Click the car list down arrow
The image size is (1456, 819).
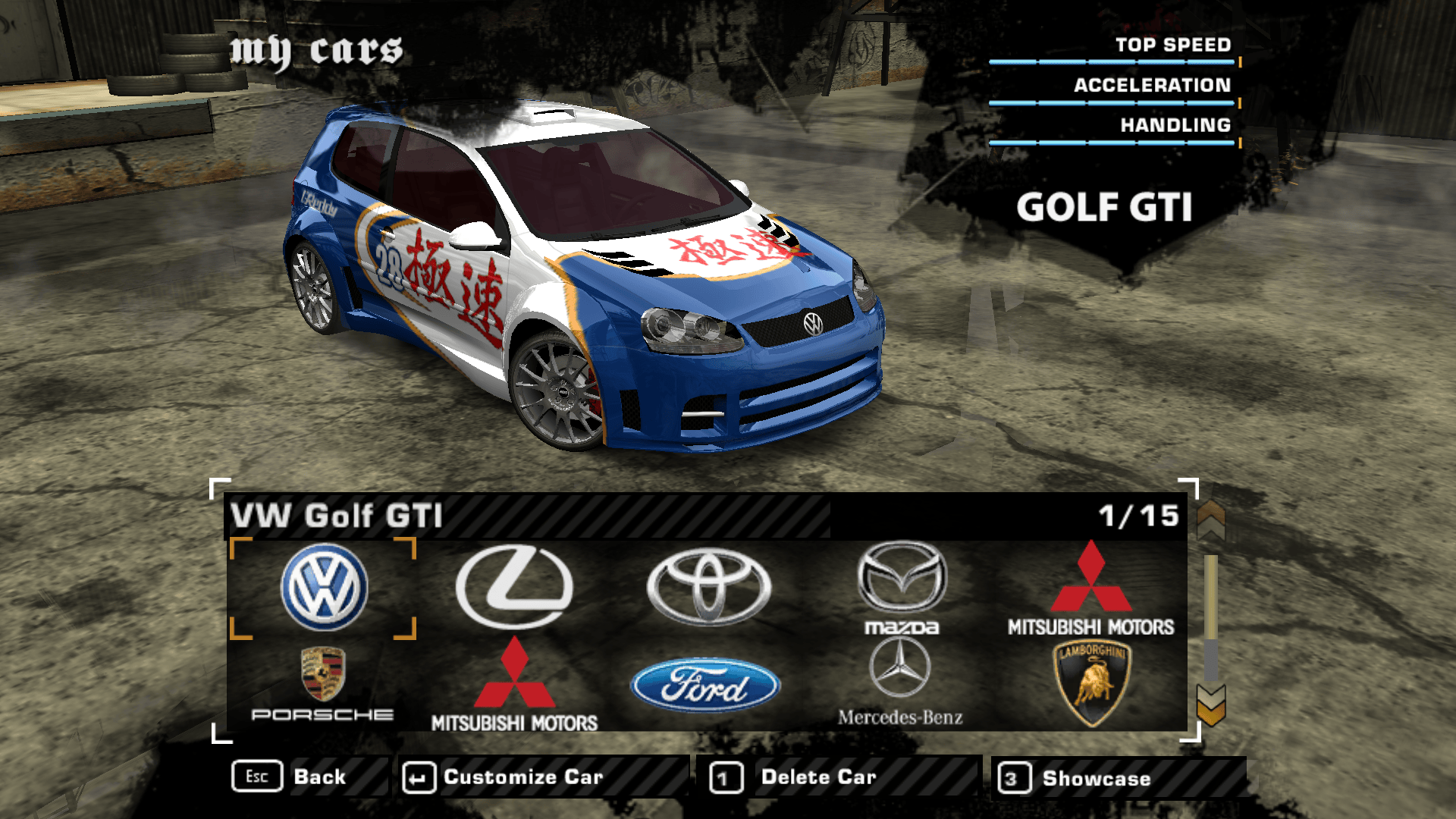[x=1211, y=705]
